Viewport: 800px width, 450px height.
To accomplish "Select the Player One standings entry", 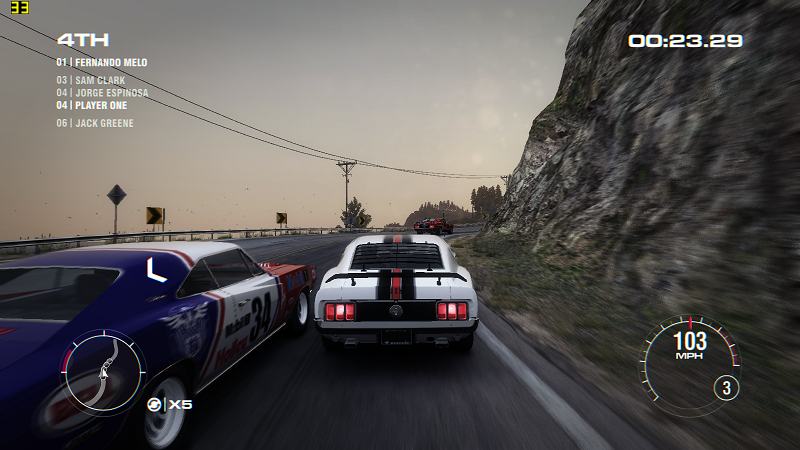I will pyautogui.click(x=92, y=105).
